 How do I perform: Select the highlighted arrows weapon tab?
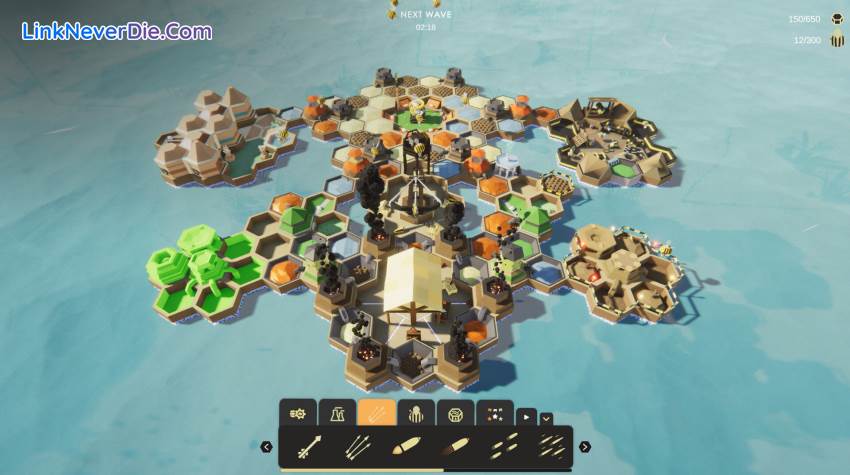coord(376,413)
